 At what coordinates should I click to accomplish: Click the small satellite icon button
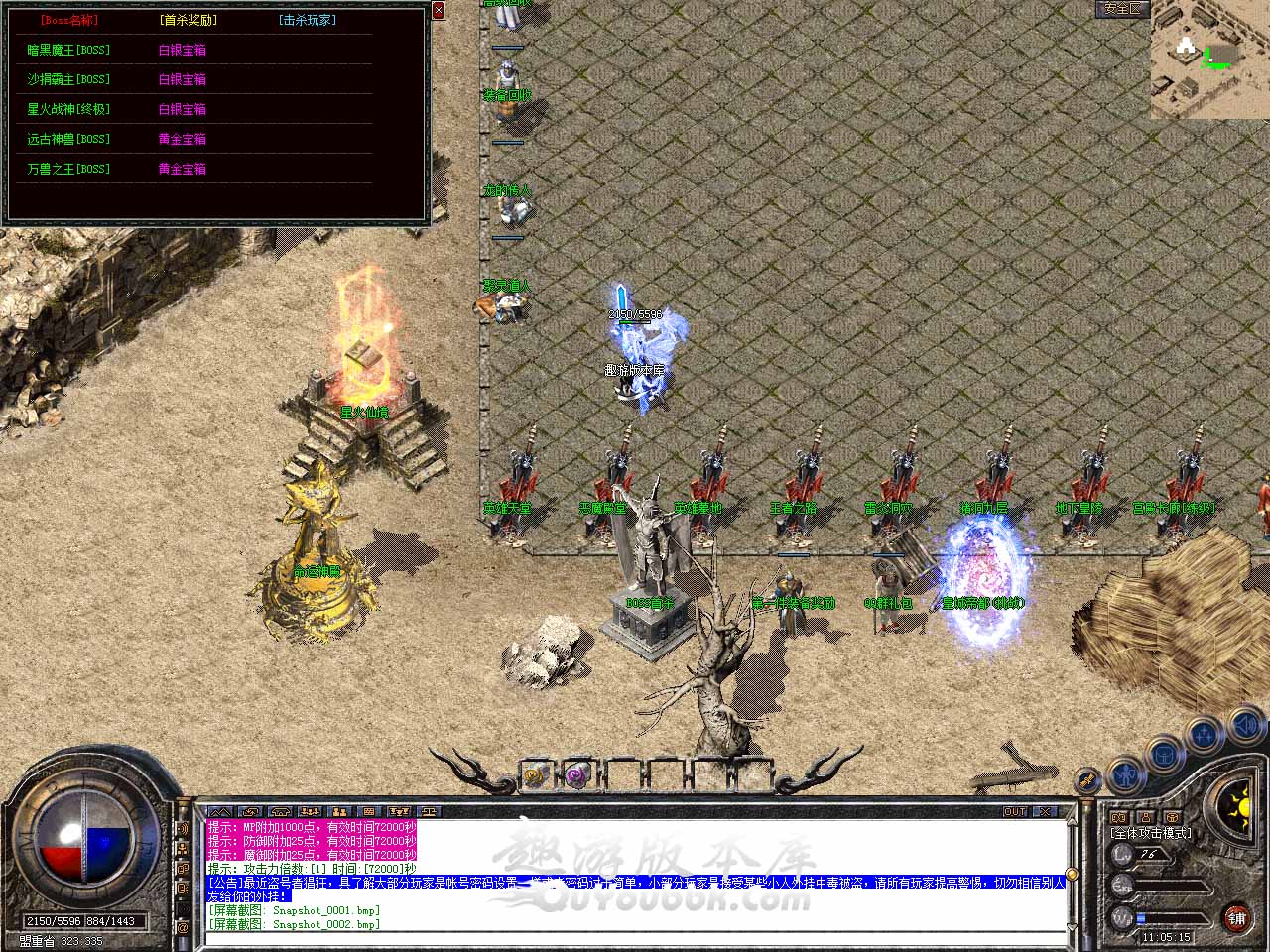[x=1088, y=780]
